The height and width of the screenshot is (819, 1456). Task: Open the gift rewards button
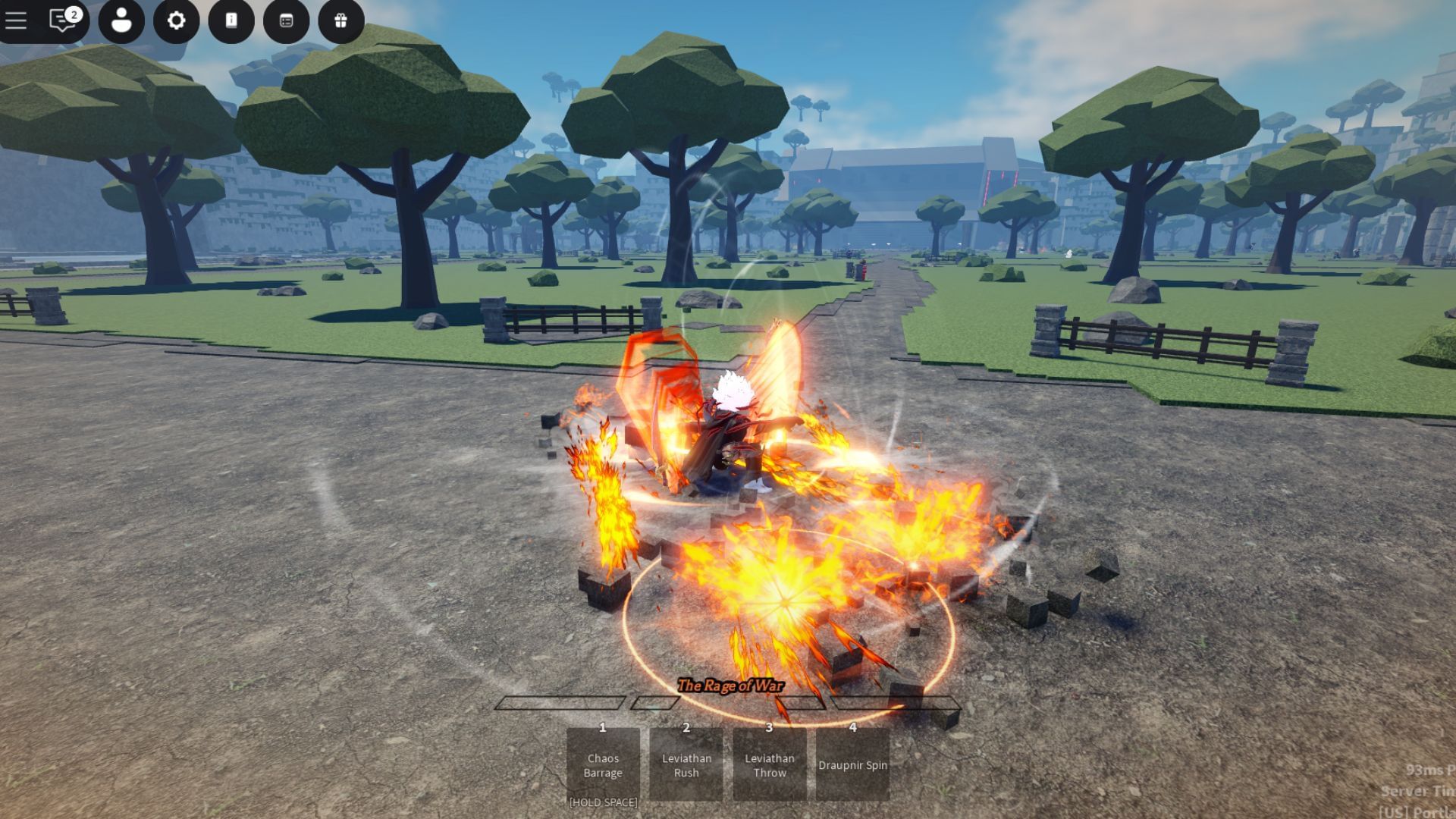tap(340, 20)
